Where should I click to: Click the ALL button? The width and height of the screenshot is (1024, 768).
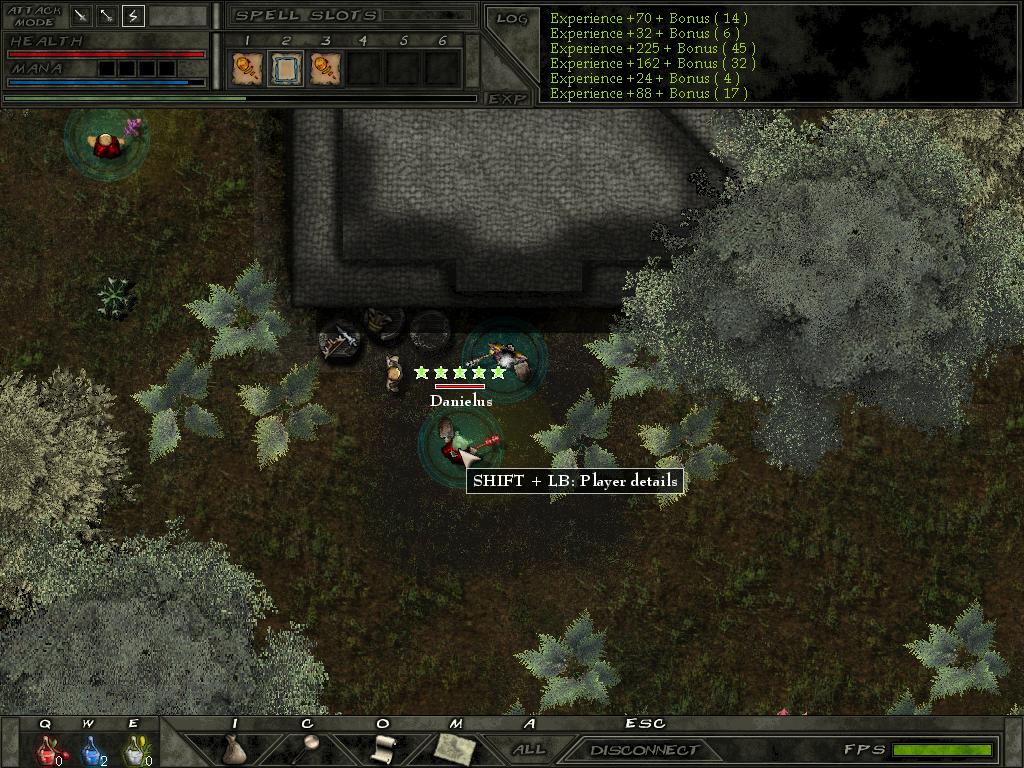pos(529,749)
